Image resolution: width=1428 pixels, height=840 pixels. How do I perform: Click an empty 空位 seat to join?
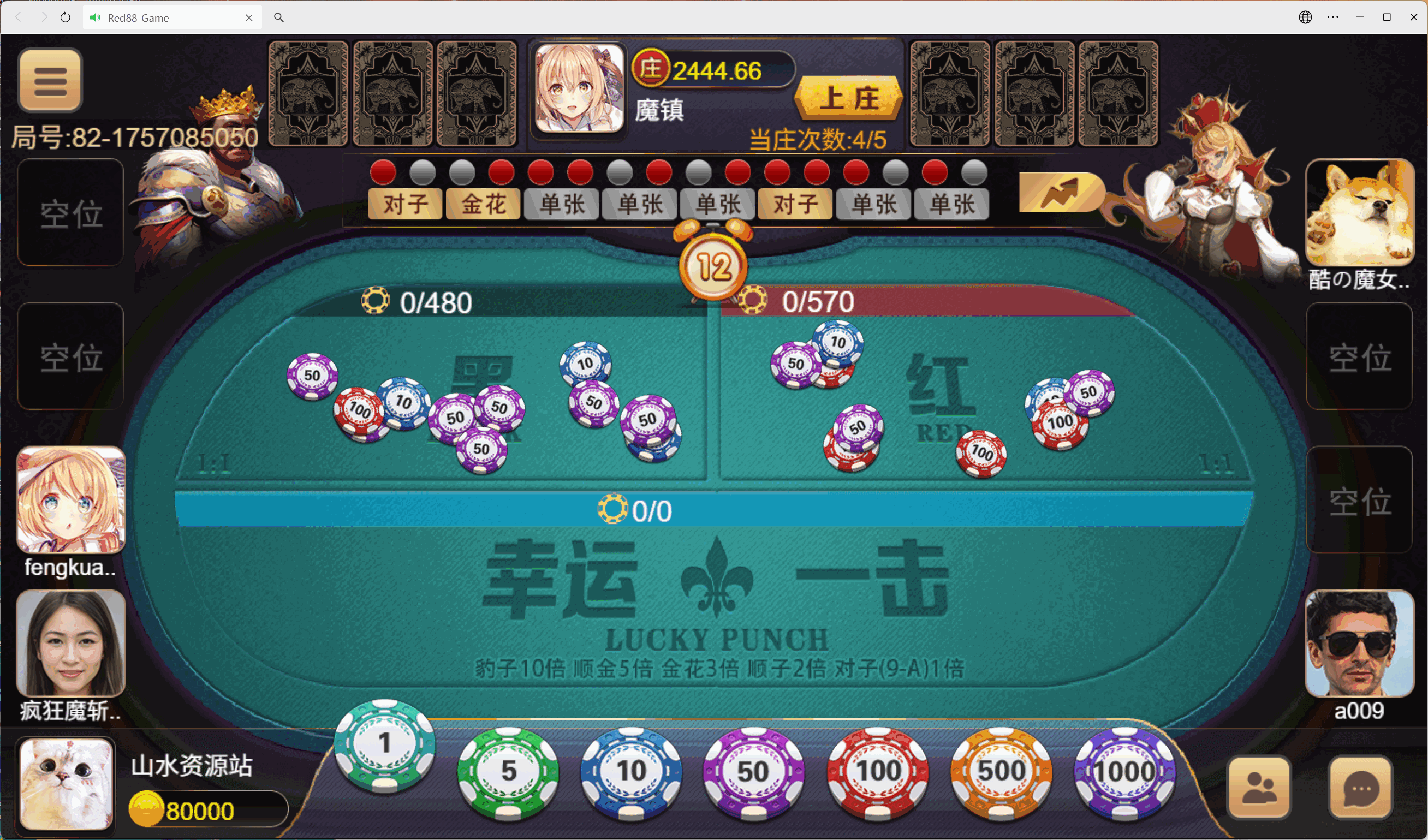(70, 214)
